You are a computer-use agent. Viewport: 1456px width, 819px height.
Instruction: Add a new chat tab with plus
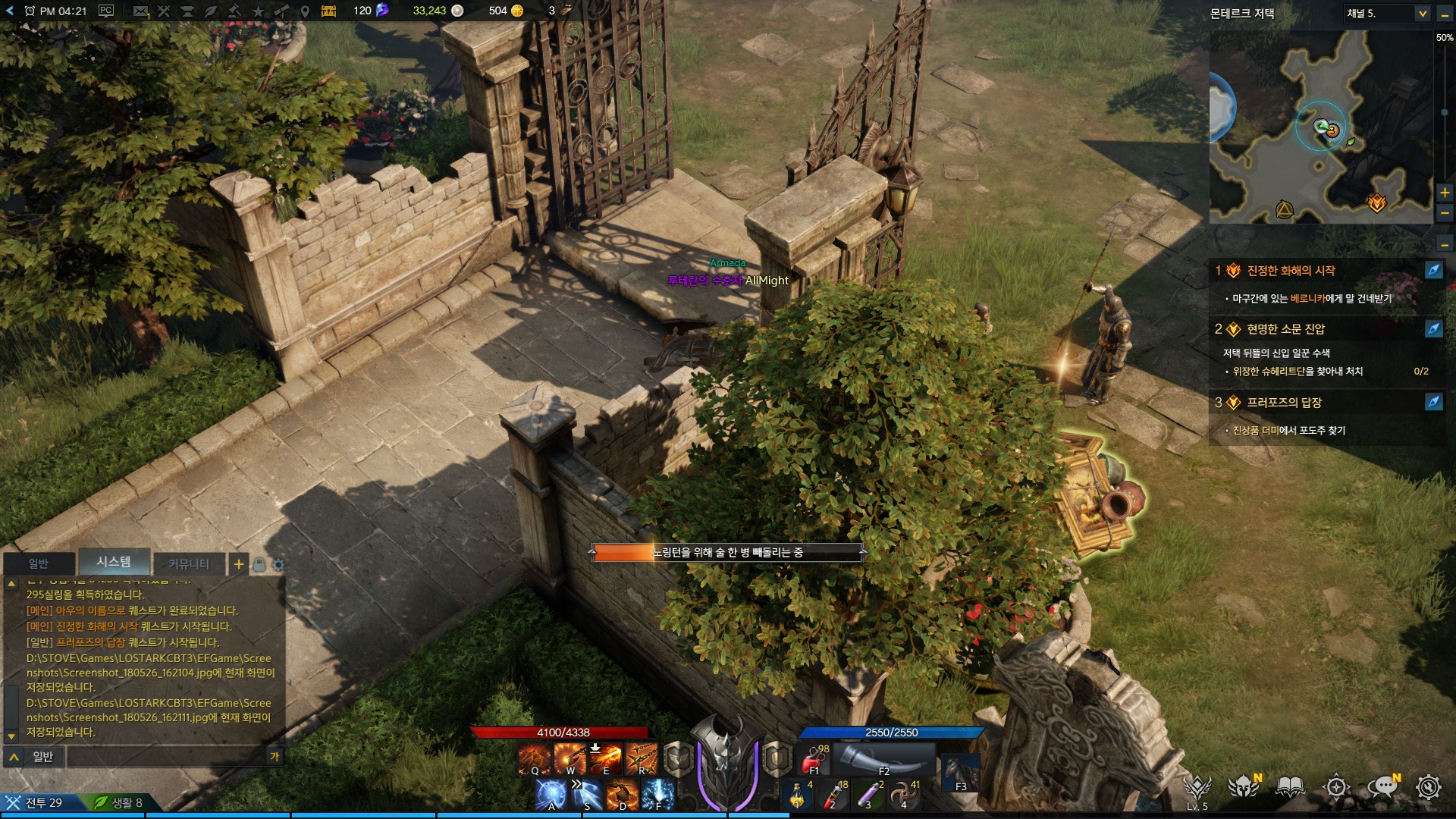pos(239,563)
